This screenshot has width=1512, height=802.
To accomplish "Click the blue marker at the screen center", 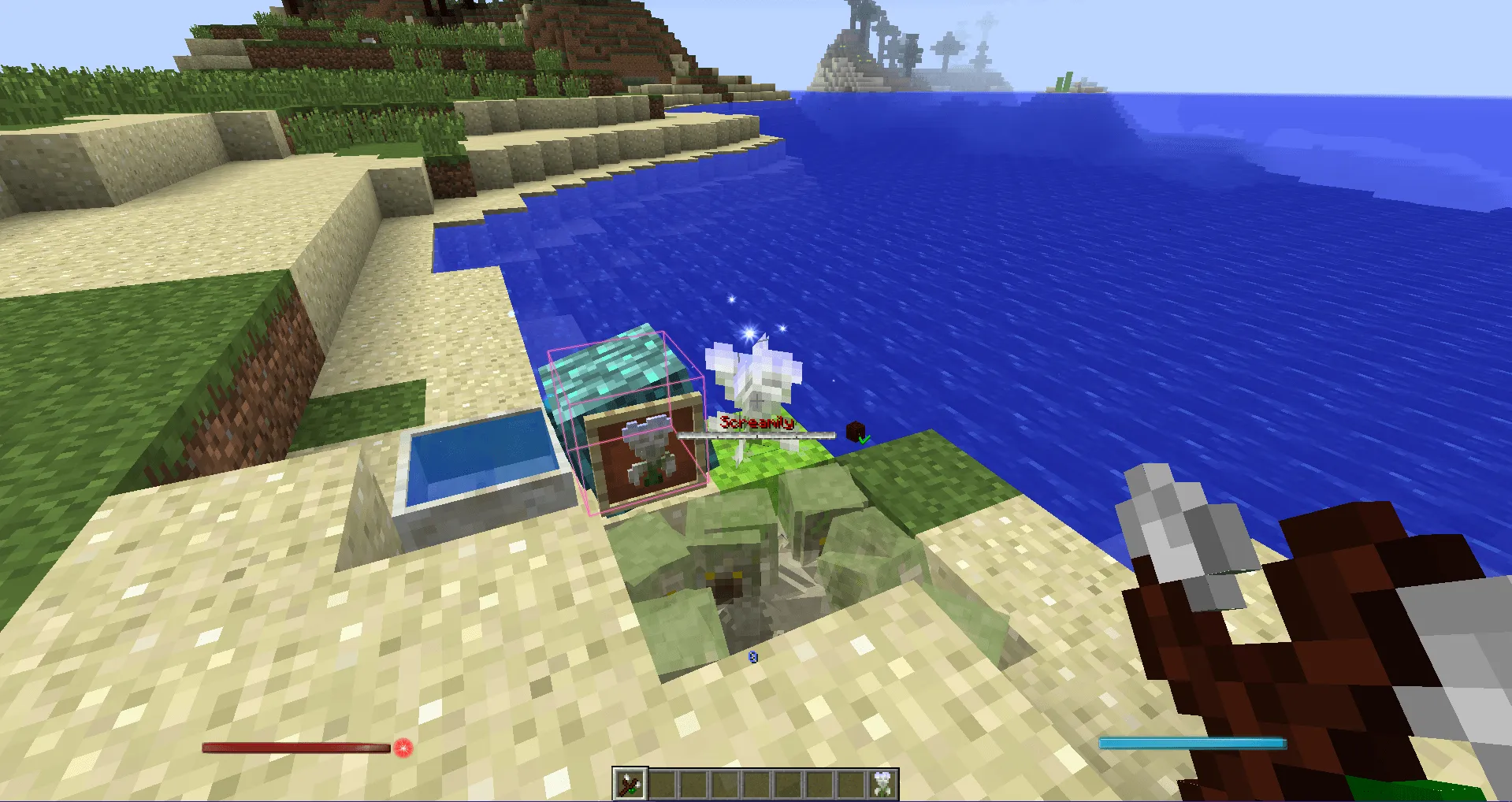I will click(x=753, y=657).
